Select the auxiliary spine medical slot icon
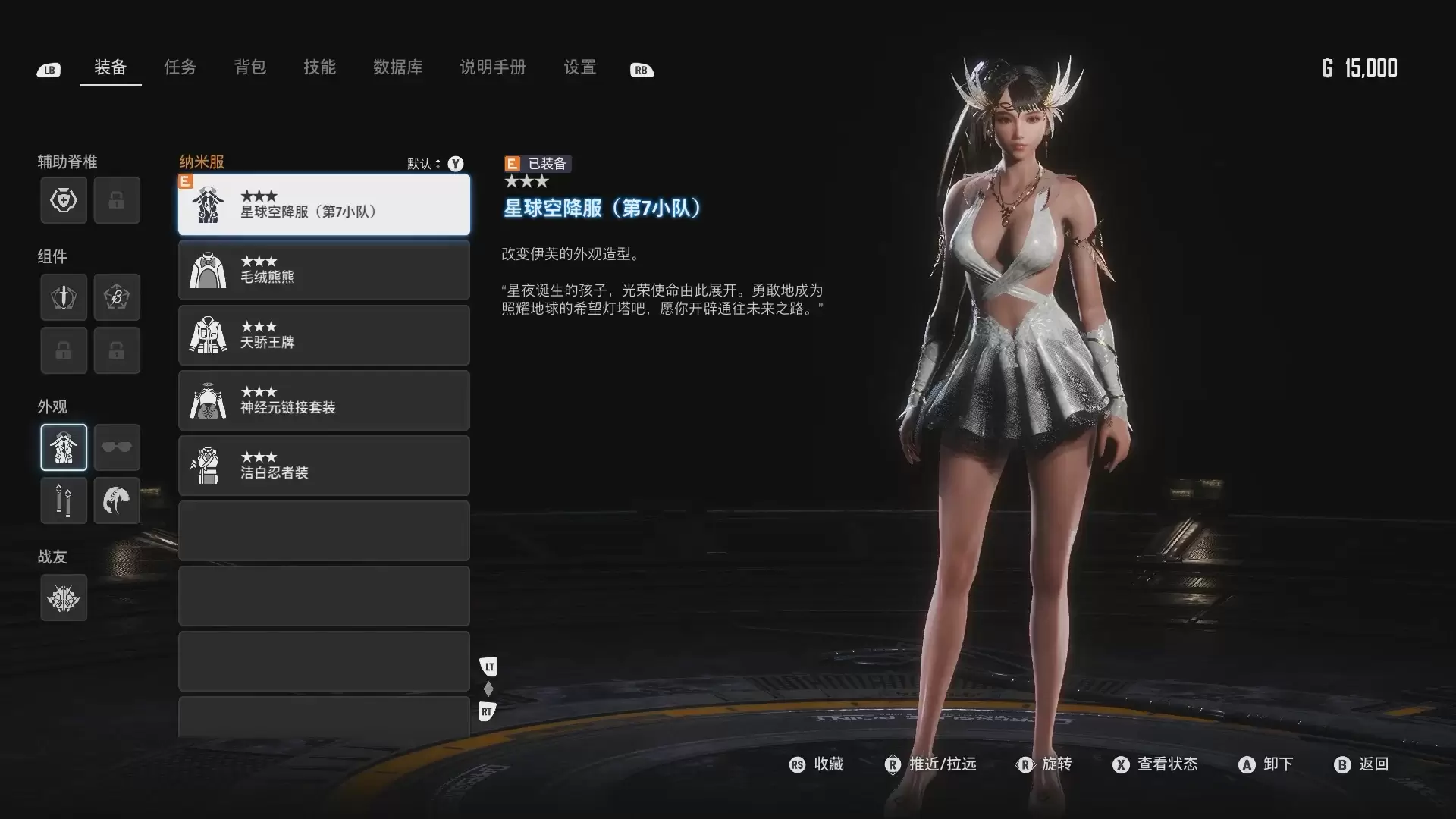Viewport: 1456px width, 819px height. [63, 200]
